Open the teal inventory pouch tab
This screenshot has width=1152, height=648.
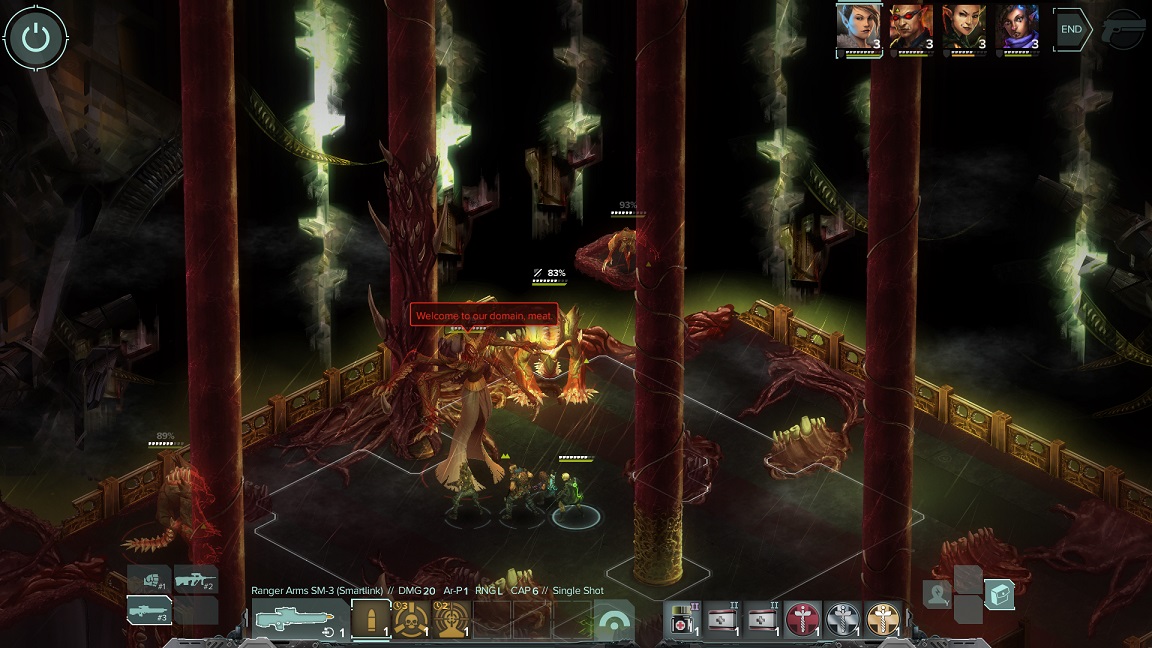tap(999, 595)
